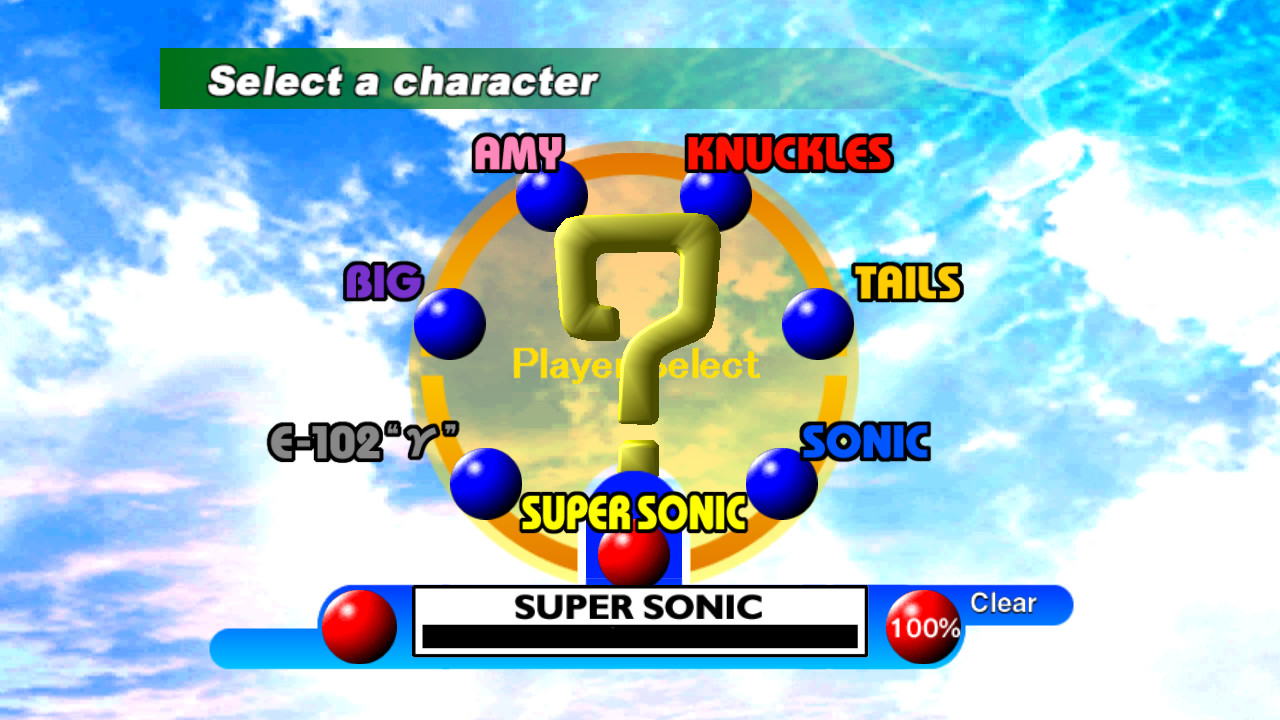Click the Select a character banner
Image resolution: width=1280 pixels, height=720 pixels.
coord(400,80)
